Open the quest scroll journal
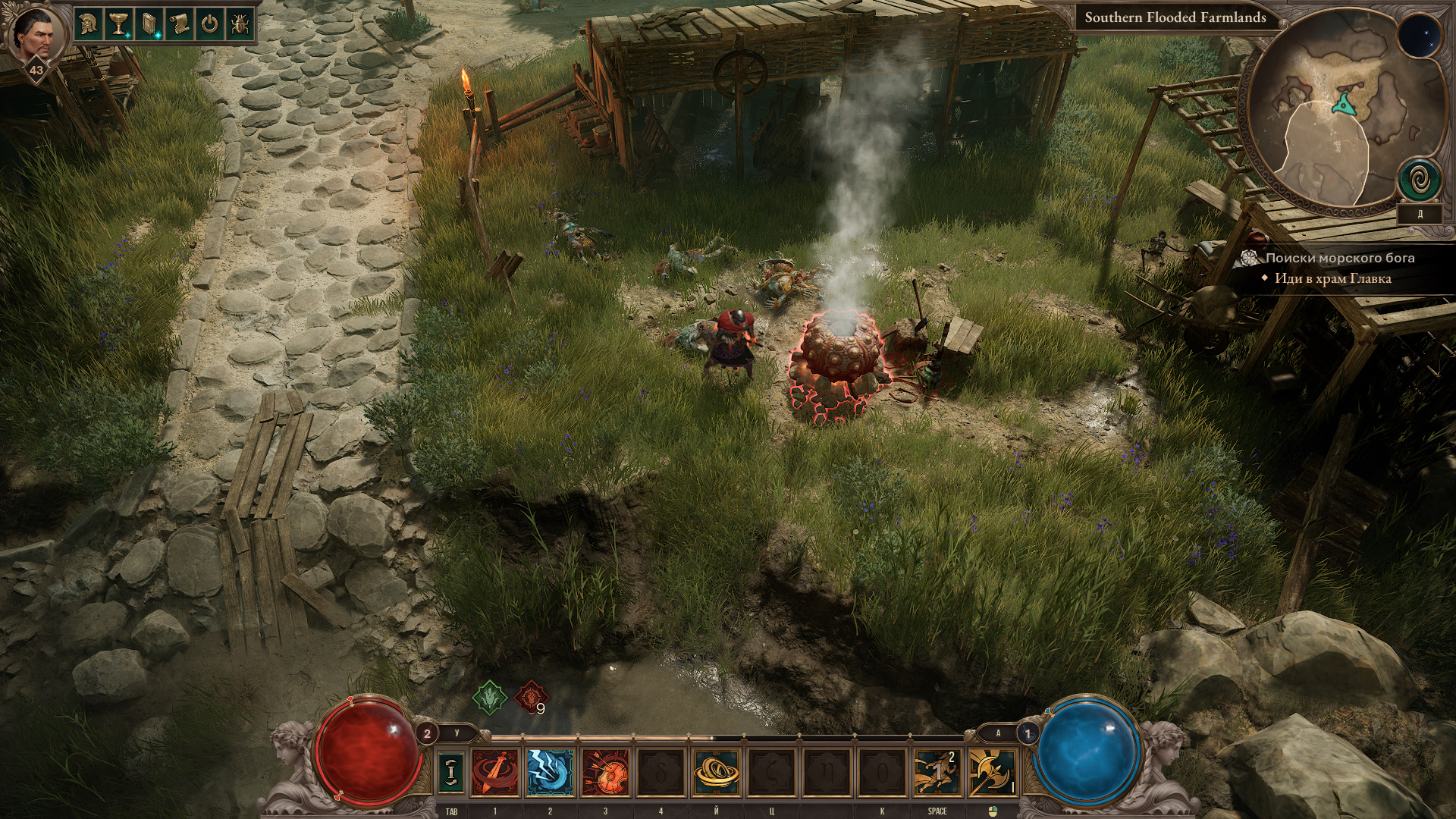This screenshot has width=1456, height=819. [180, 24]
